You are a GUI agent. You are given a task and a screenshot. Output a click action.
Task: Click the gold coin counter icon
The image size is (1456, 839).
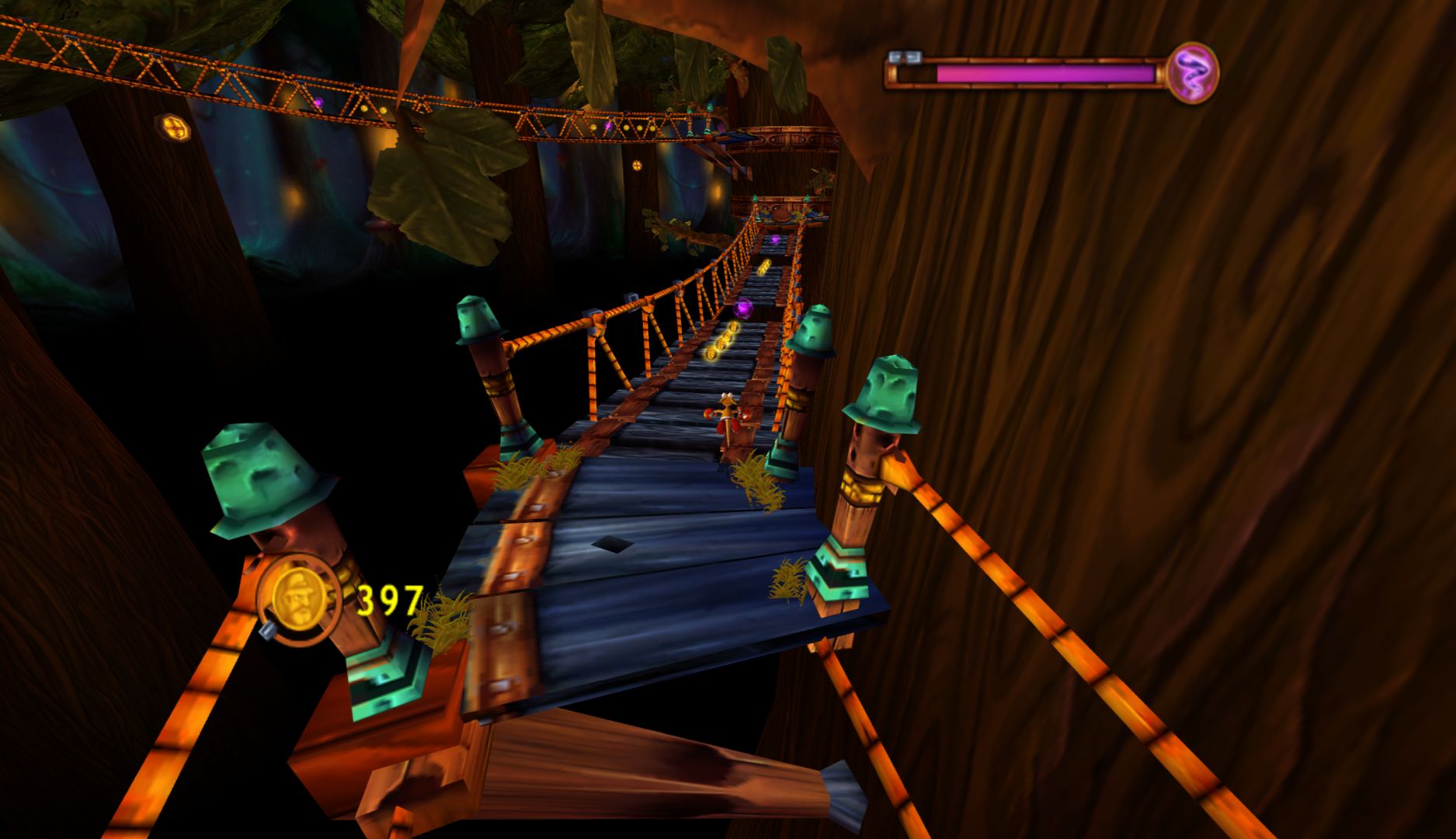[301, 599]
